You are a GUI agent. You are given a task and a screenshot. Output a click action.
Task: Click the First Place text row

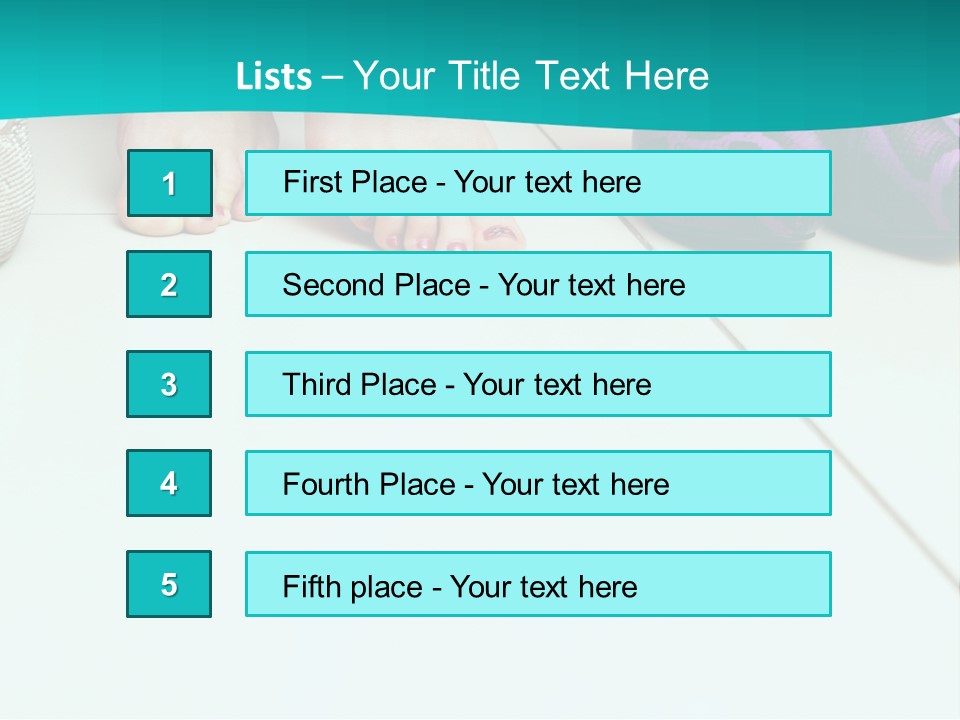(x=538, y=183)
